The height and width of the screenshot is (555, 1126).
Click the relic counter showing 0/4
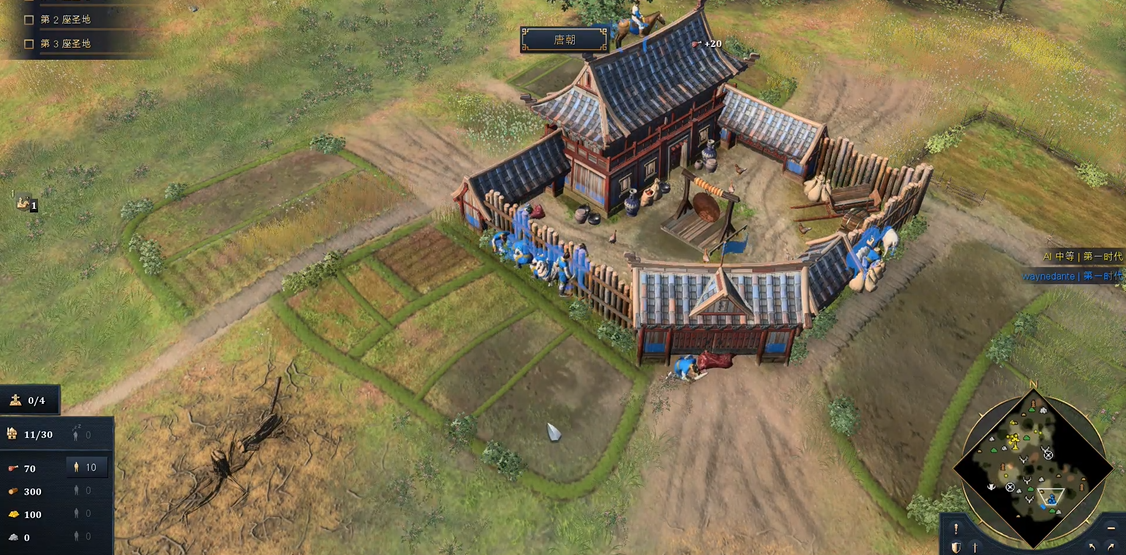29,401
